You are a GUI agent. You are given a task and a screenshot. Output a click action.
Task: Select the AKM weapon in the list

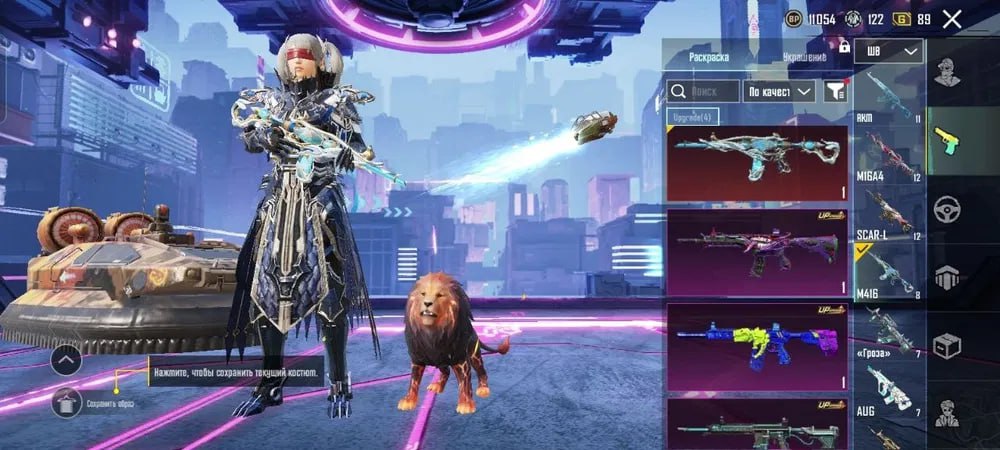[x=888, y=97]
